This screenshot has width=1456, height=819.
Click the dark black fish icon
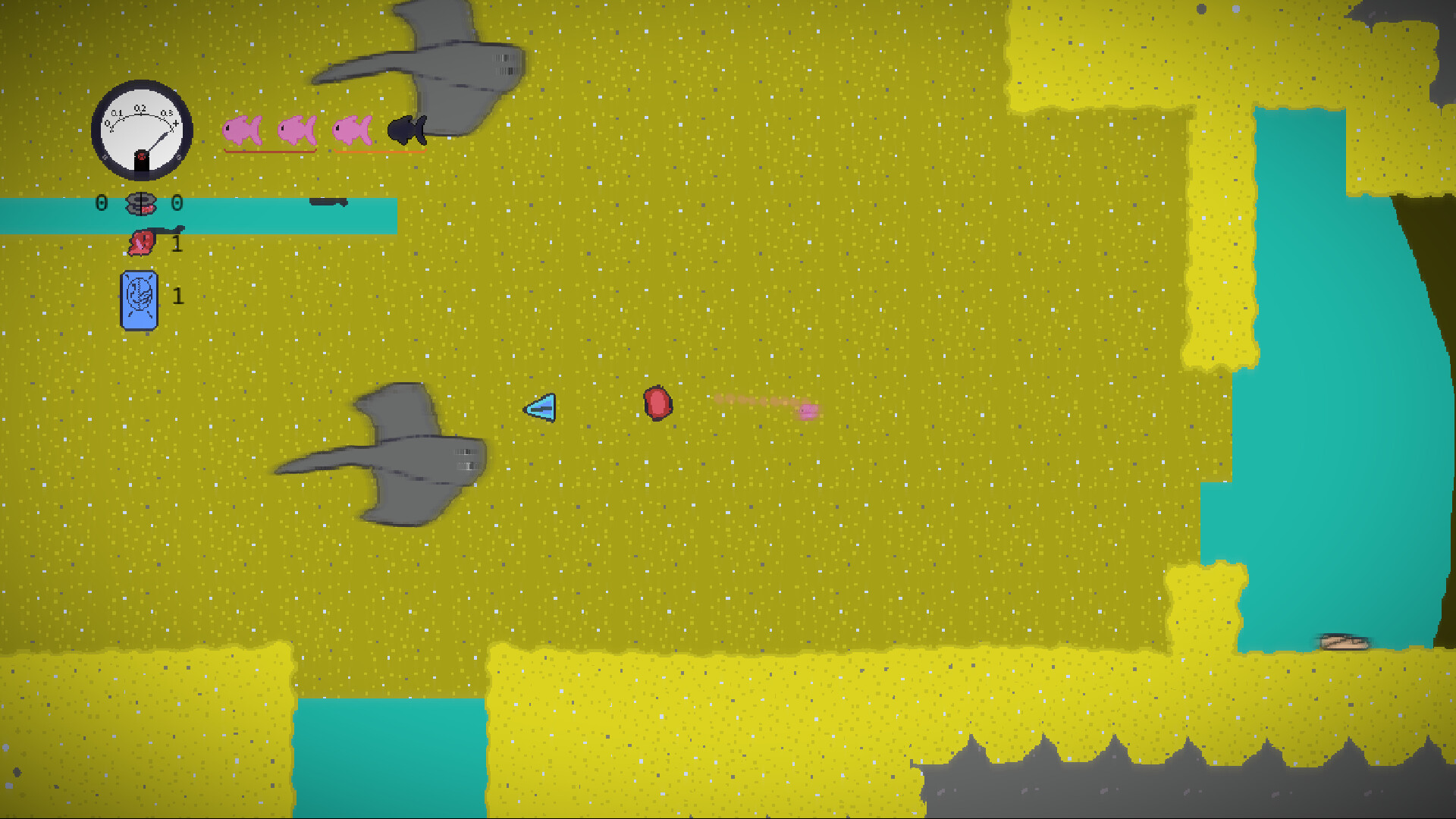[406, 130]
